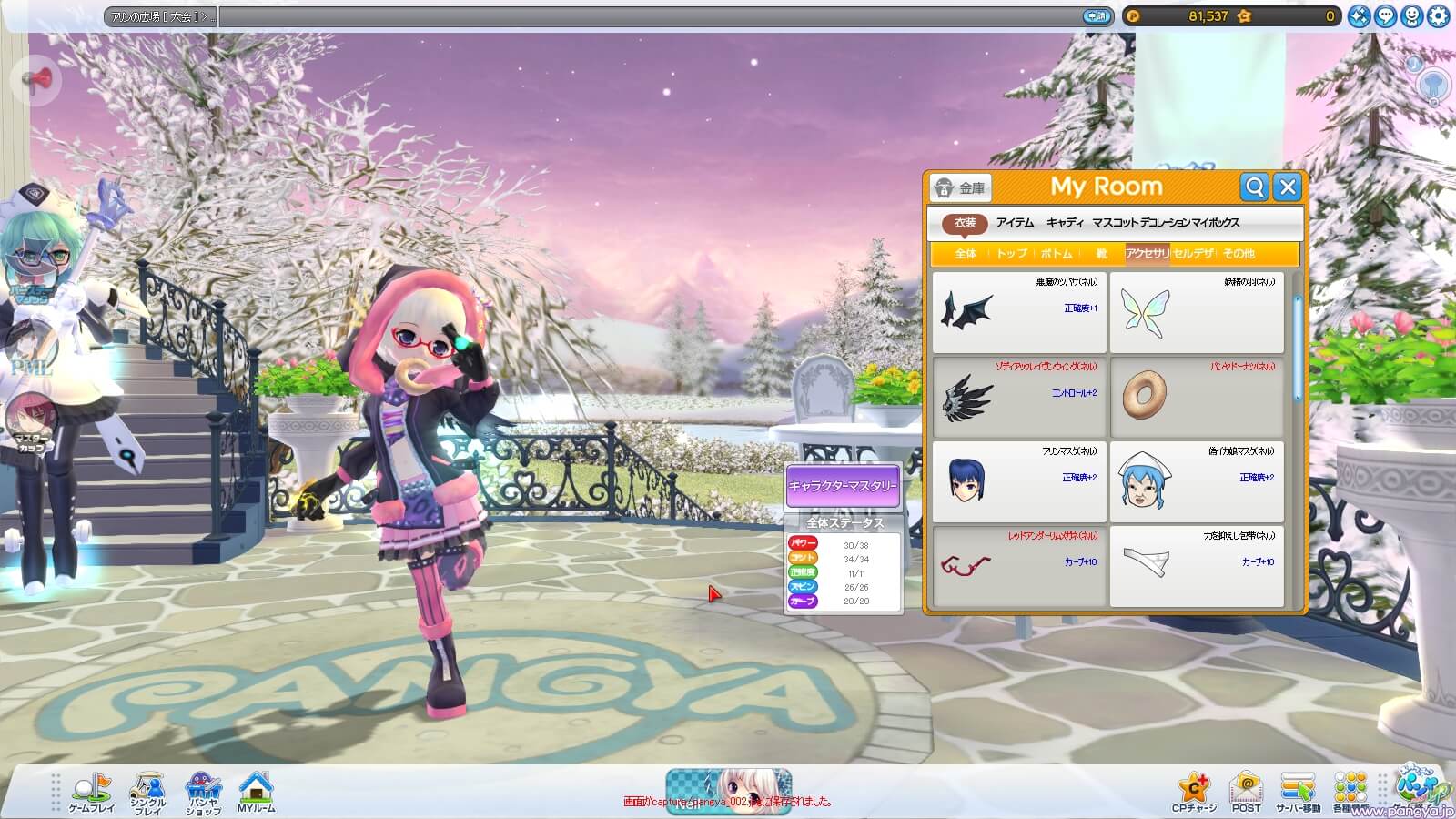Open the パンヤショップ shop
Viewport: 1456px width, 819px height.
click(x=203, y=794)
